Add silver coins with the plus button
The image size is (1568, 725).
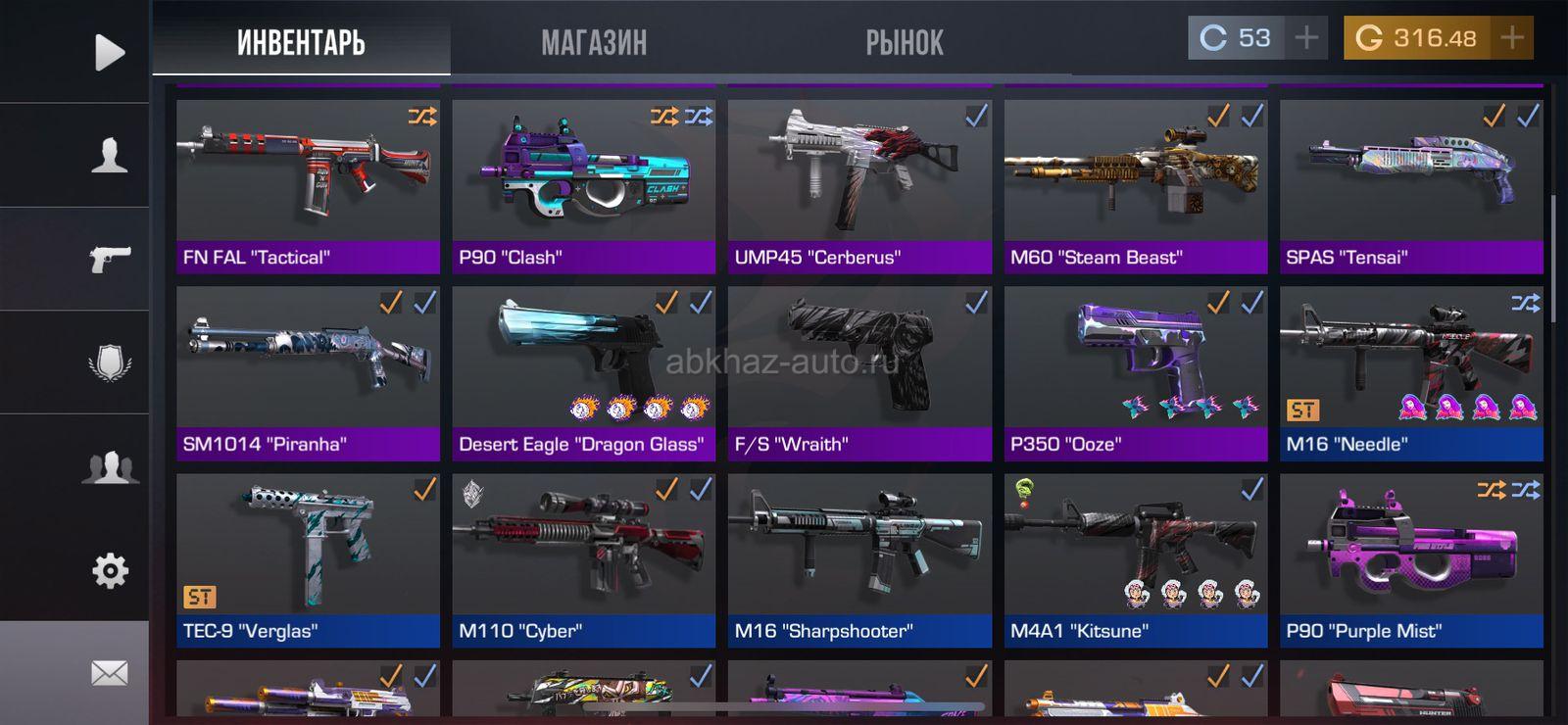(1306, 38)
